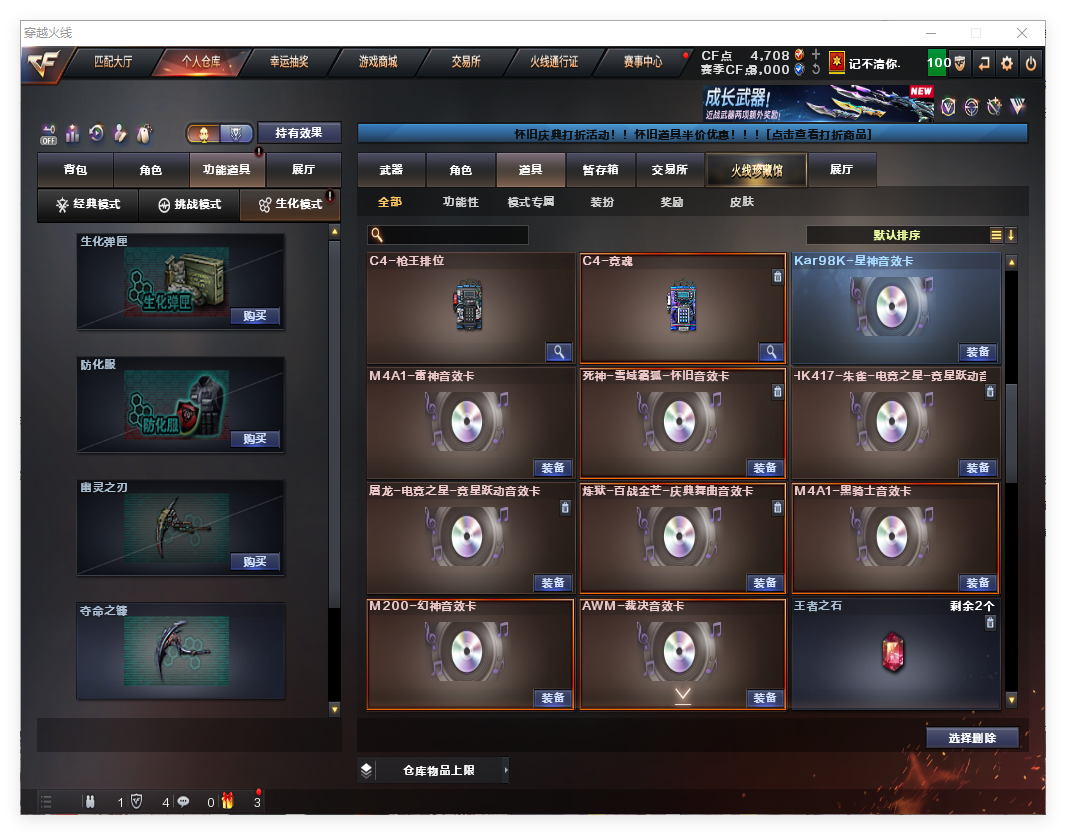Open the 匹配大厅 matchmaking lobby
This screenshot has width=1066, height=835.
pos(113,62)
